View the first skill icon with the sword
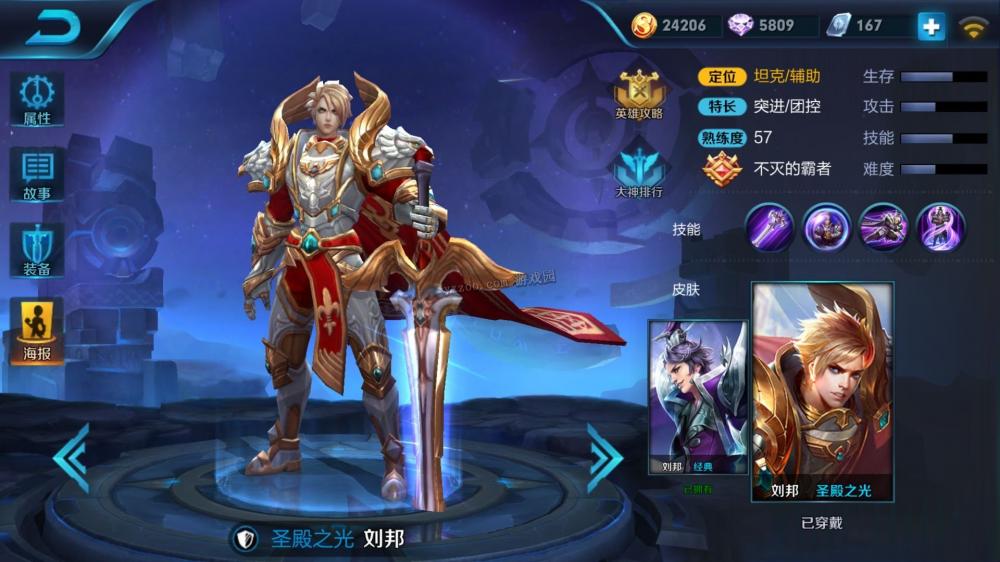1000x562 pixels. click(770, 227)
